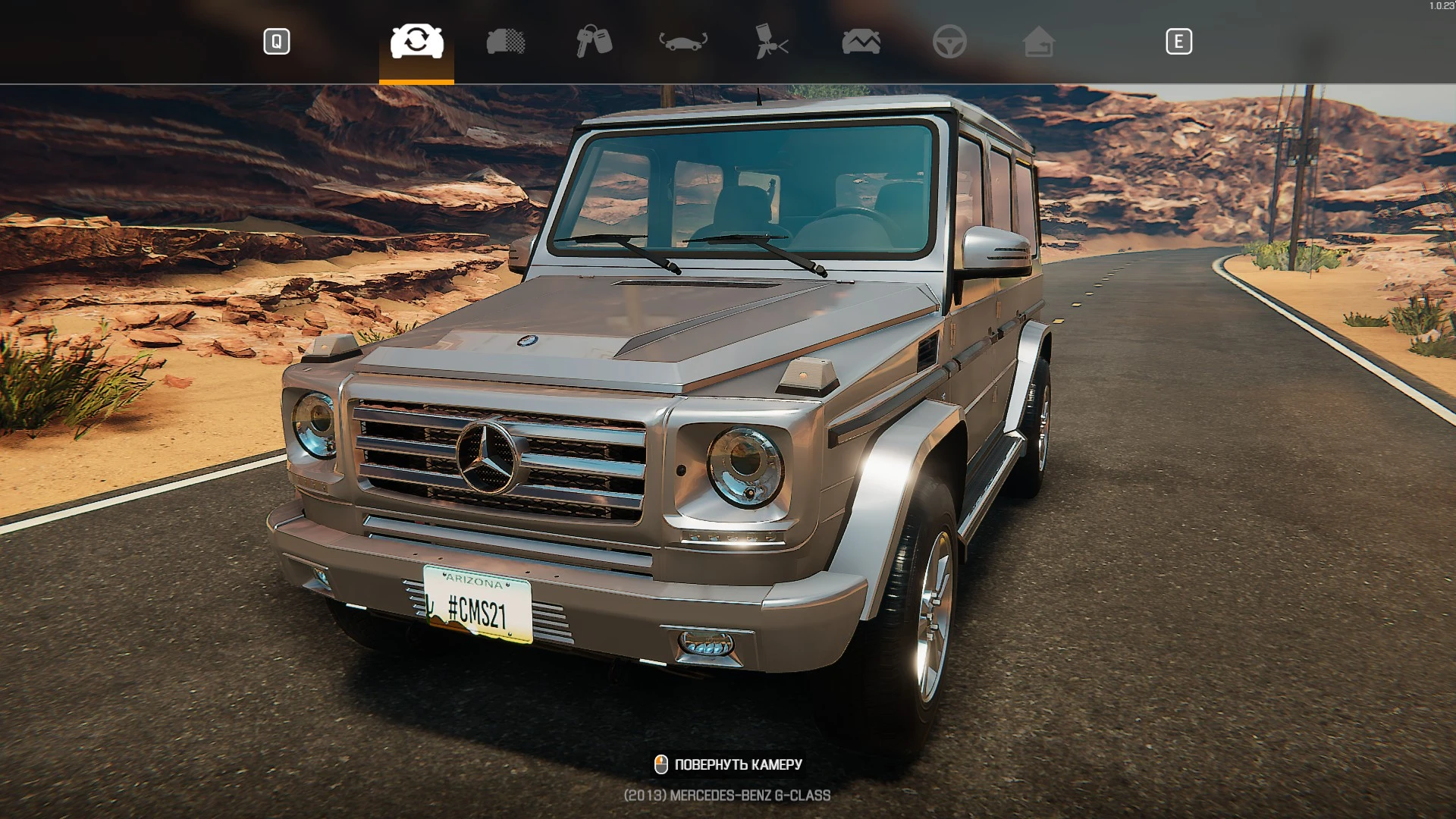This screenshot has width=1456, height=819.
Task: Open the body condition checker icon
Action: pyautogui.click(x=506, y=42)
